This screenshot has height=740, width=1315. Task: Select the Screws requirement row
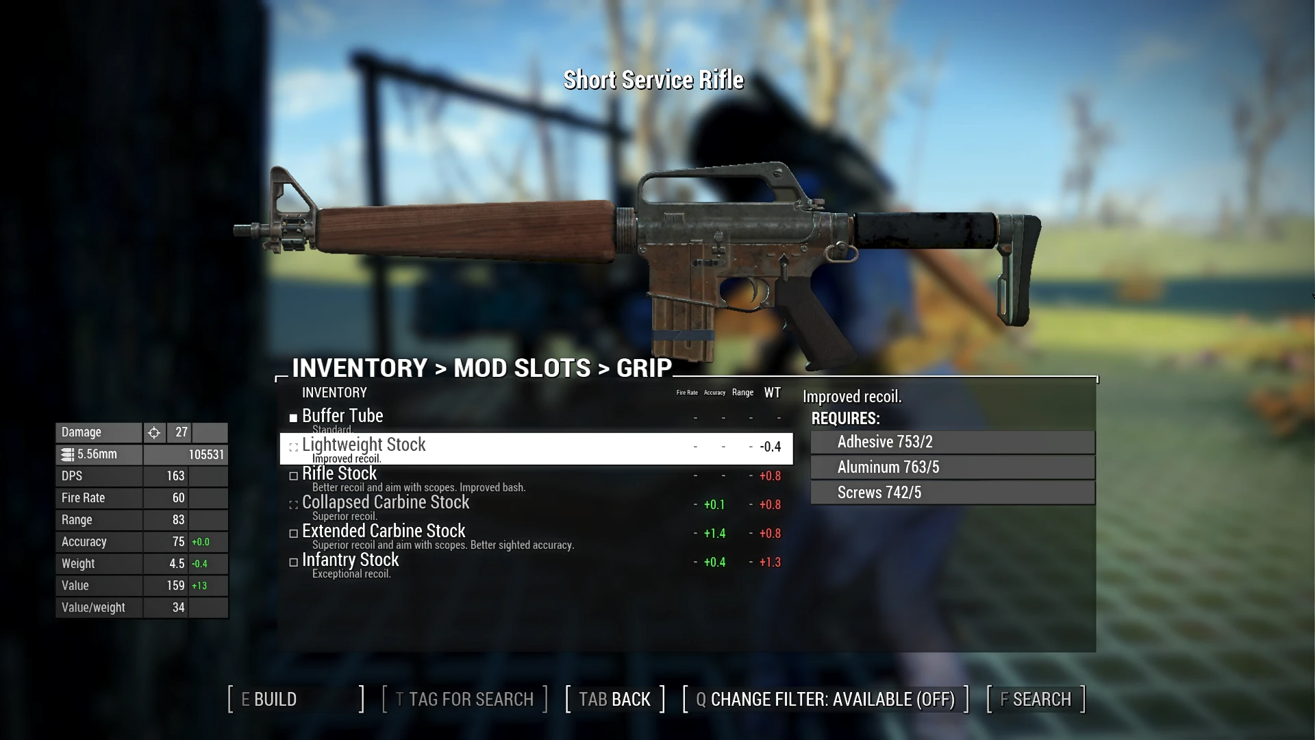[952, 492]
